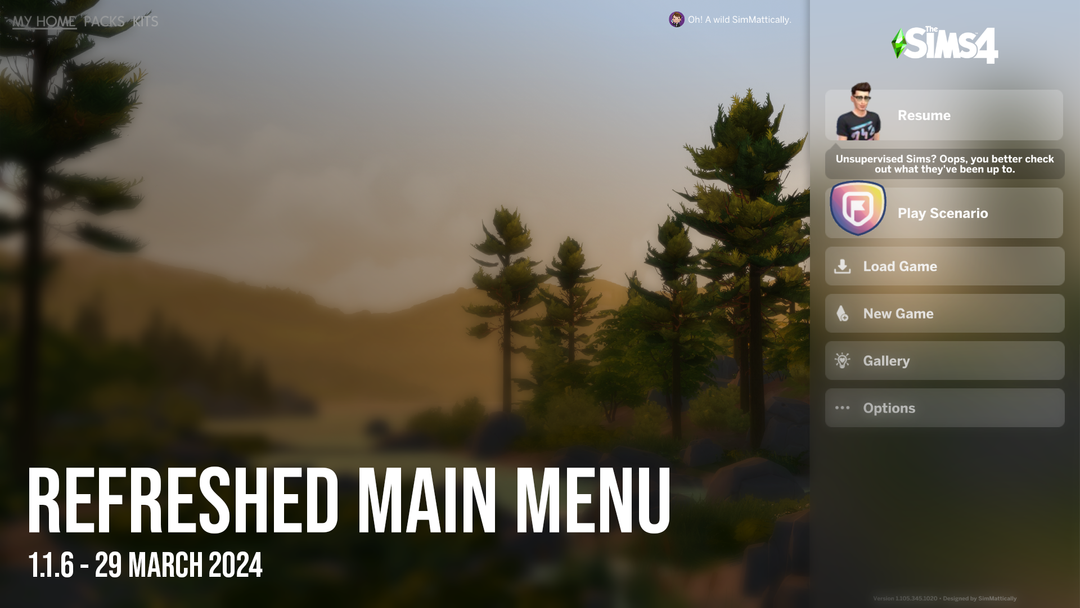This screenshot has height=608, width=1080.
Task: Open the Gallery
Action: (943, 361)
